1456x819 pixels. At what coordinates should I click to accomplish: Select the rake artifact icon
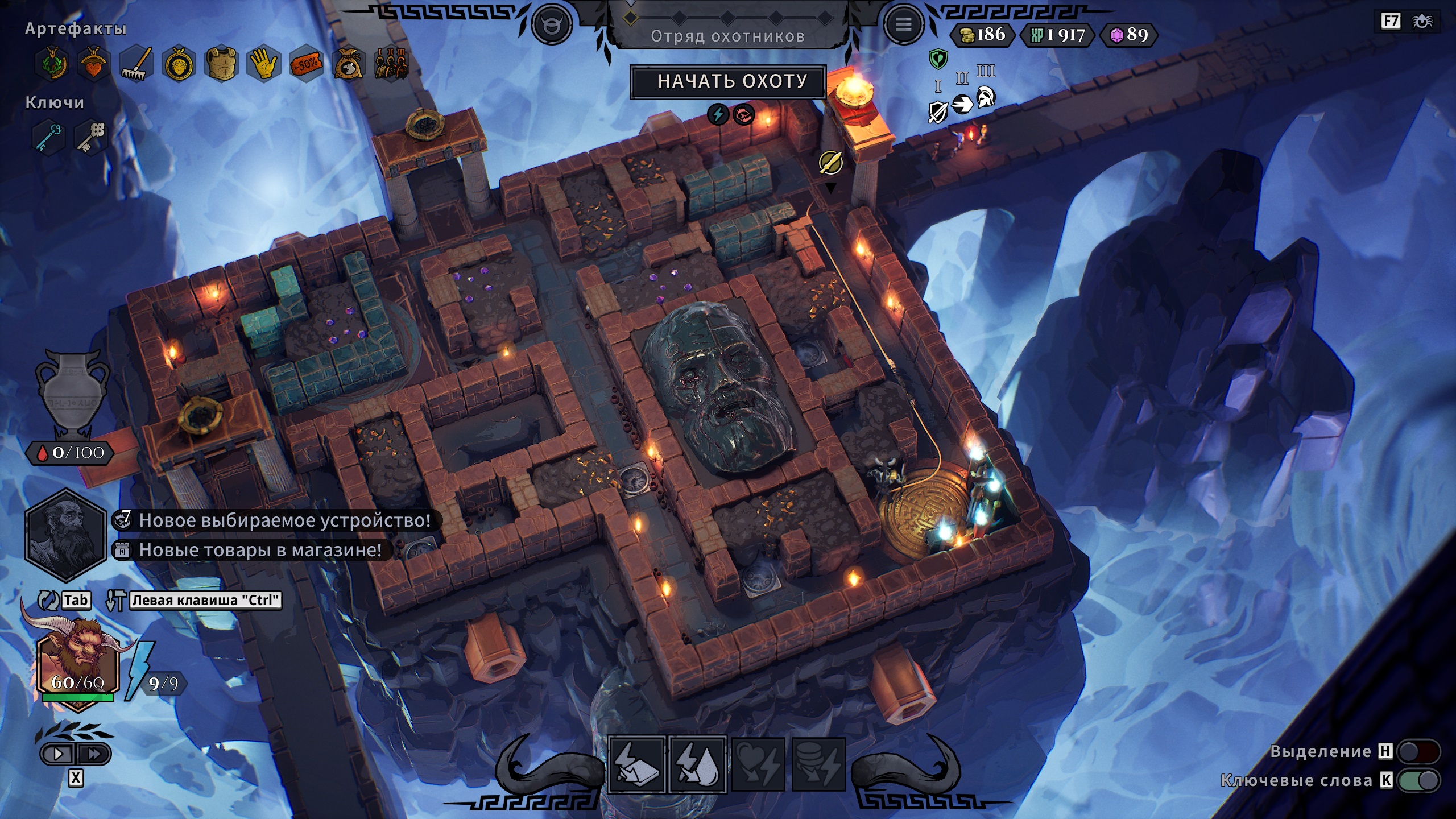(x=136, y=64)
